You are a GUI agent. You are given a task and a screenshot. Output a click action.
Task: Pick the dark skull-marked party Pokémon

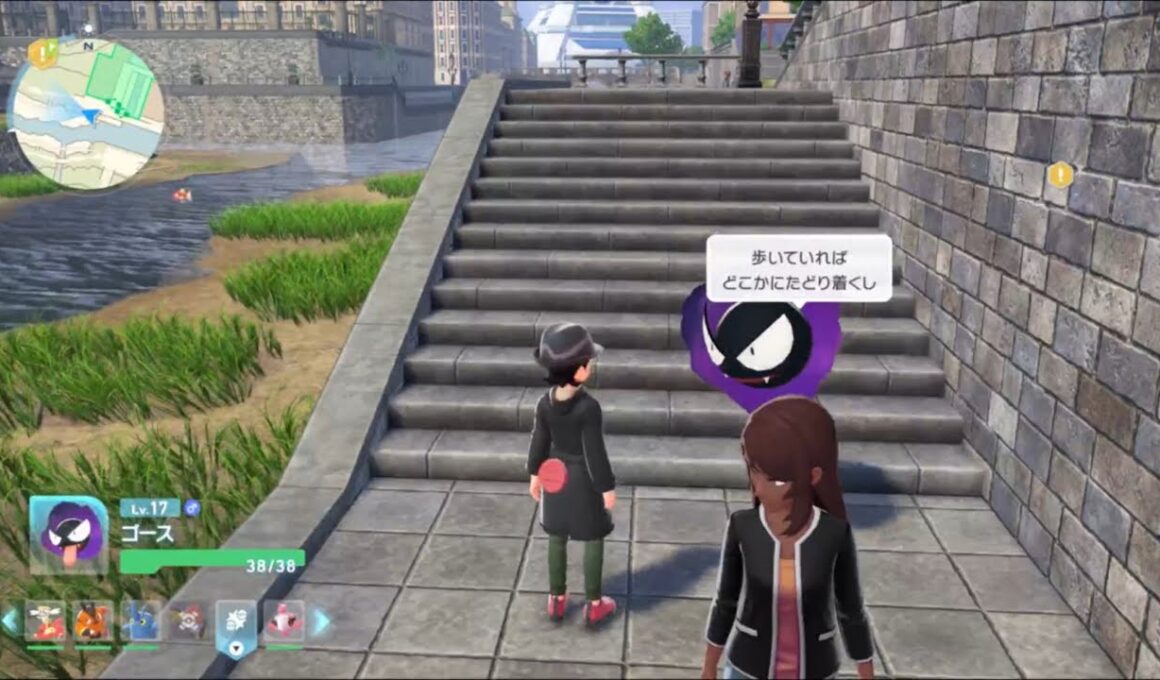188,623
